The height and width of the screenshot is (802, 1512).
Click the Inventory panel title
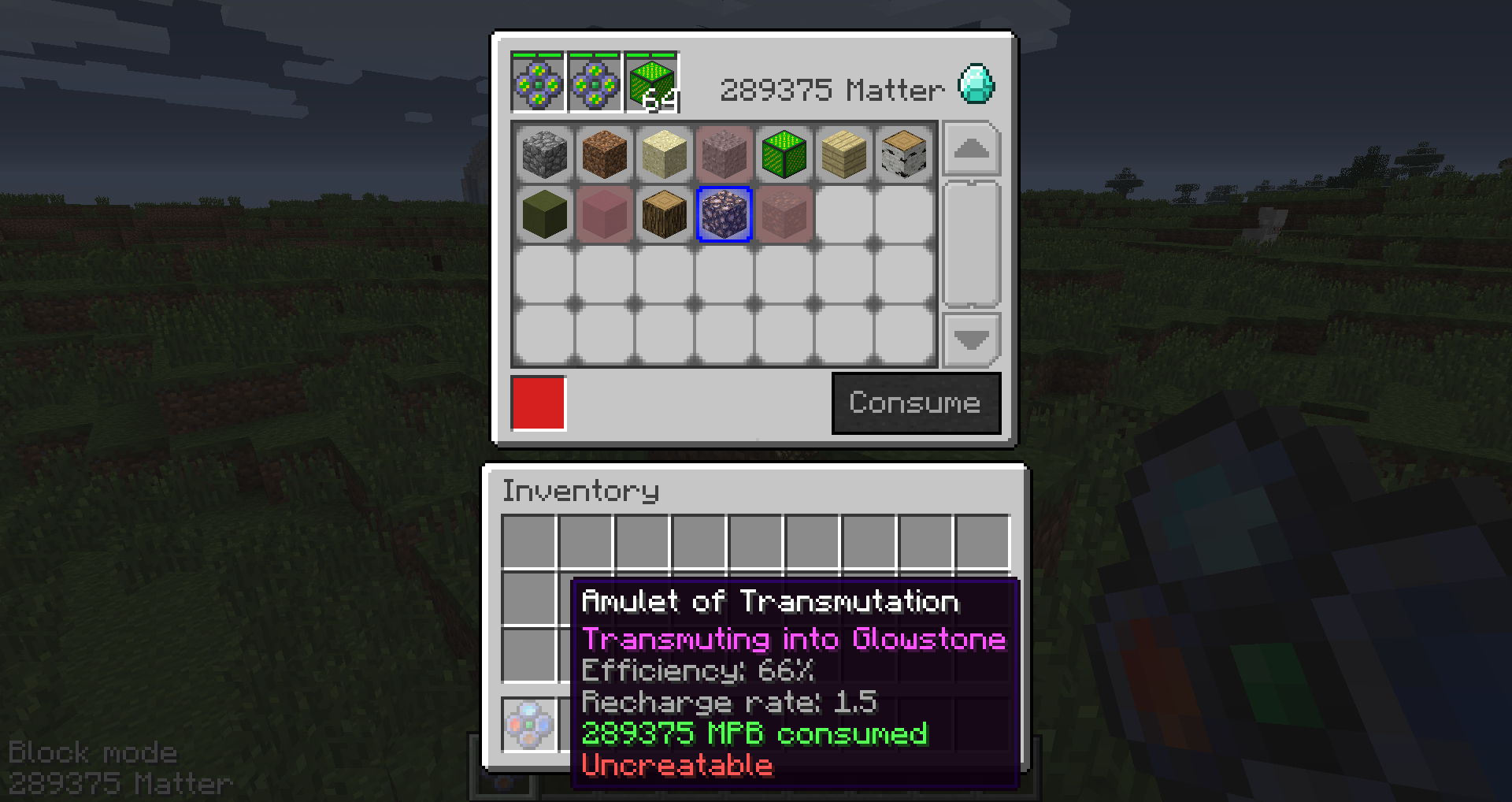click(581, 490)
